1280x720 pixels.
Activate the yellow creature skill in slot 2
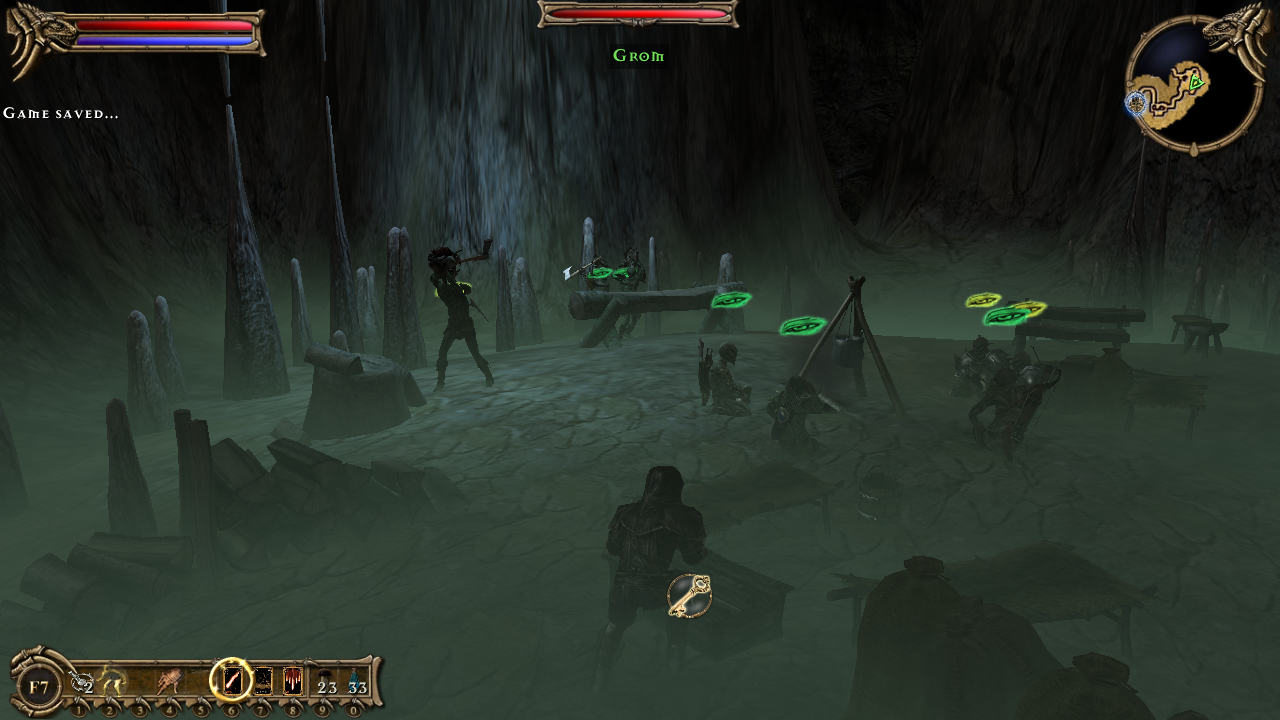coord(112,683)
